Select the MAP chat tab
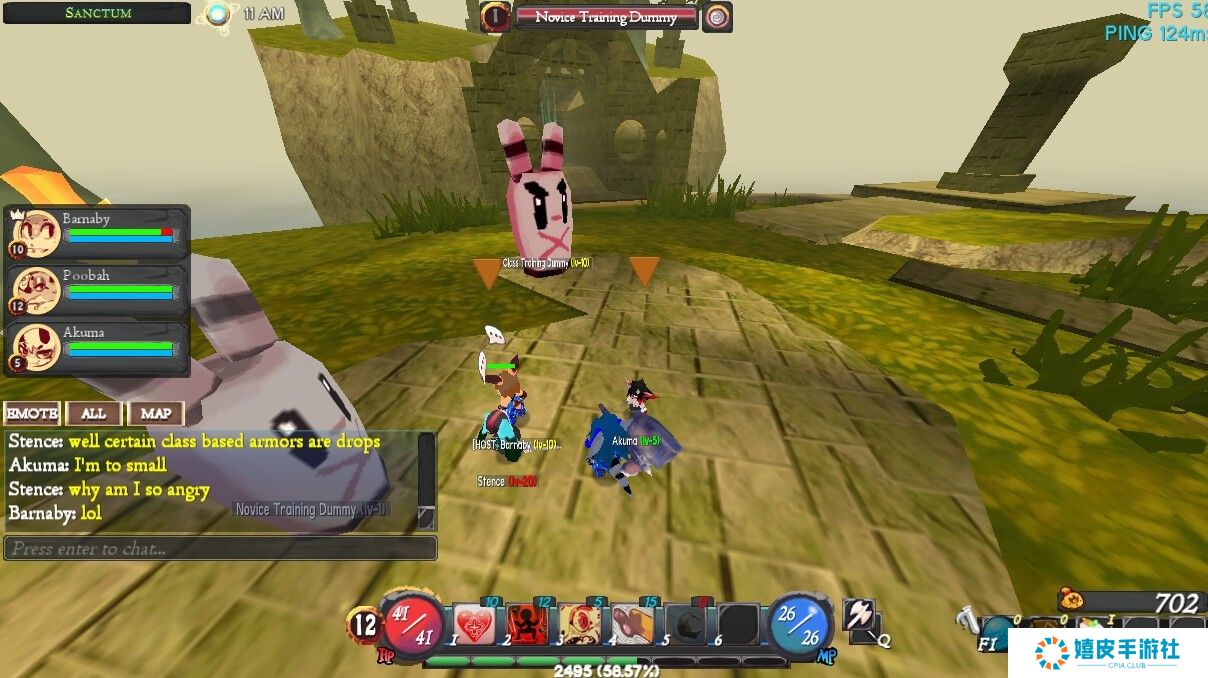This screenshot has width=1208, height=678. coord(156,413)
